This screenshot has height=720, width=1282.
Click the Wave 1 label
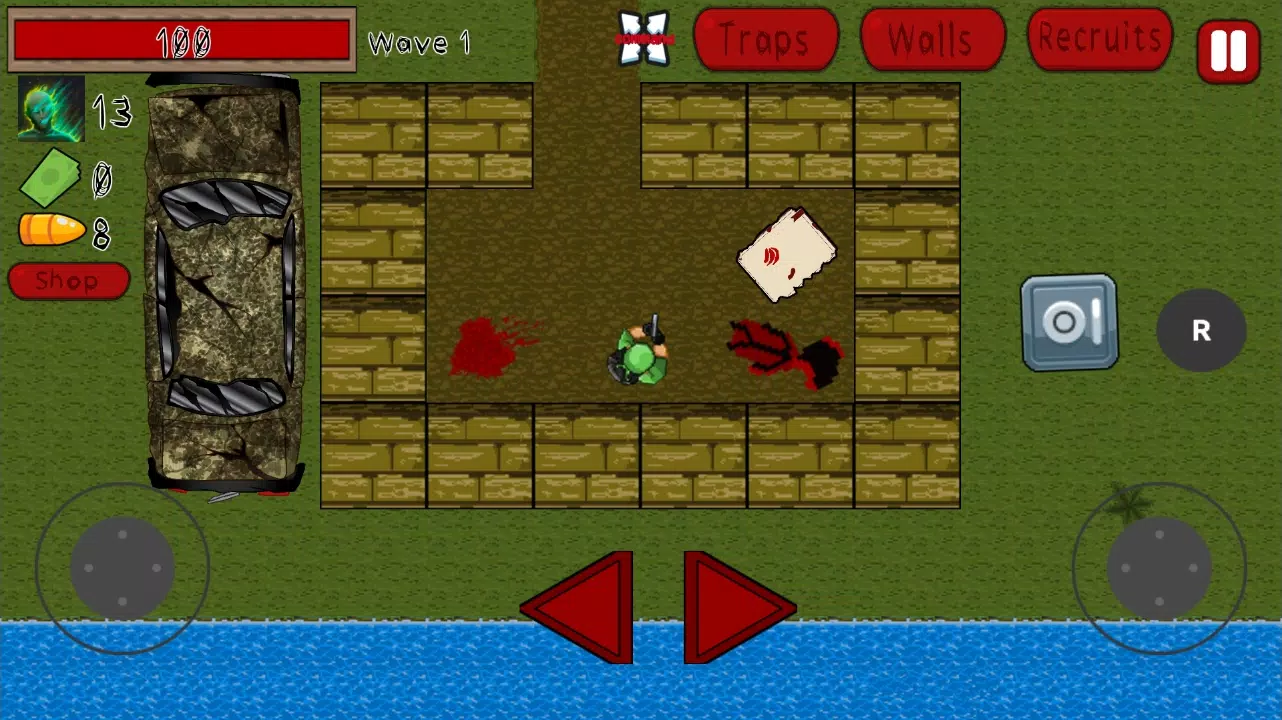coord(419,43)
